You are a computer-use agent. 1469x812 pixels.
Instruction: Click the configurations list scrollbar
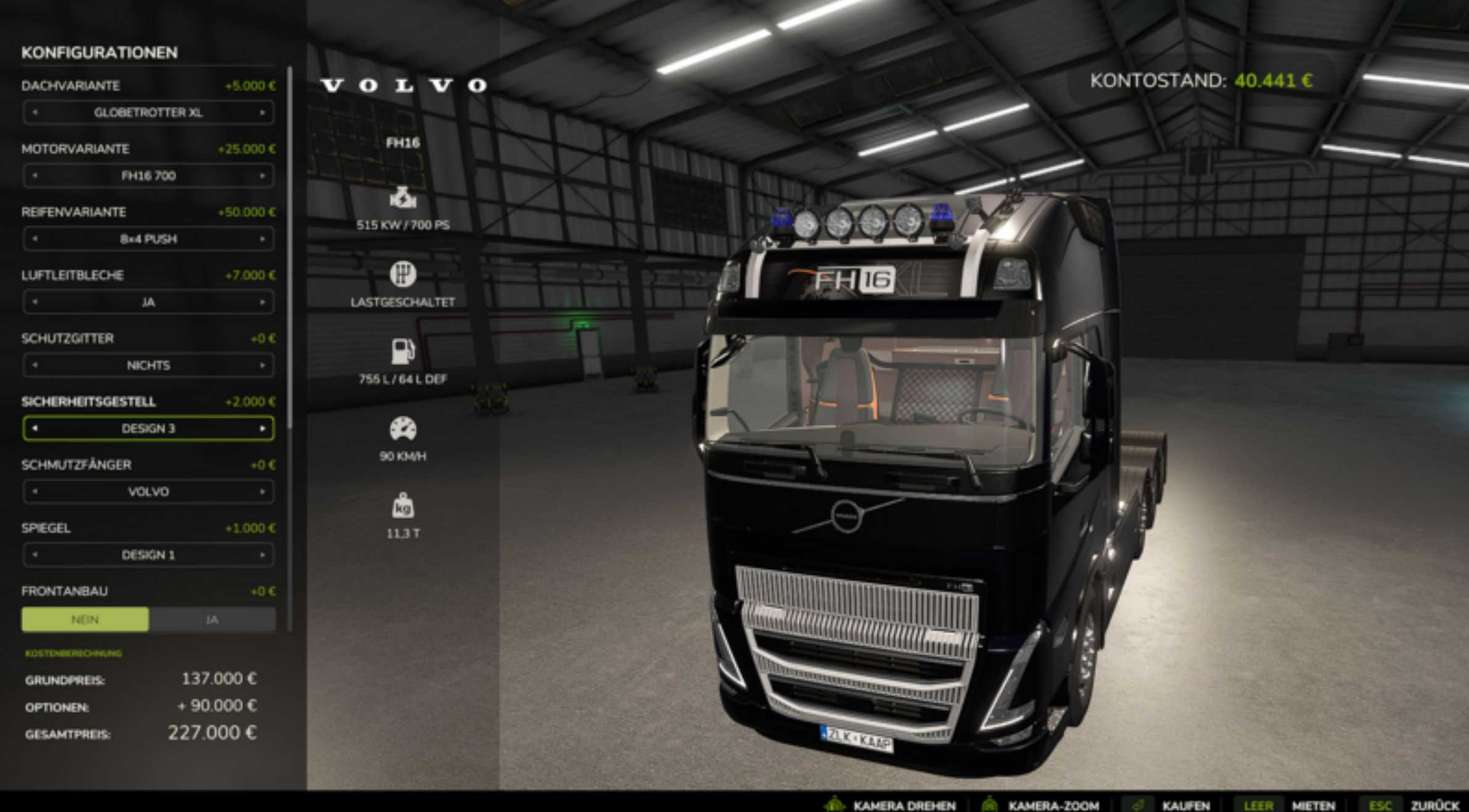click(289, 247)
